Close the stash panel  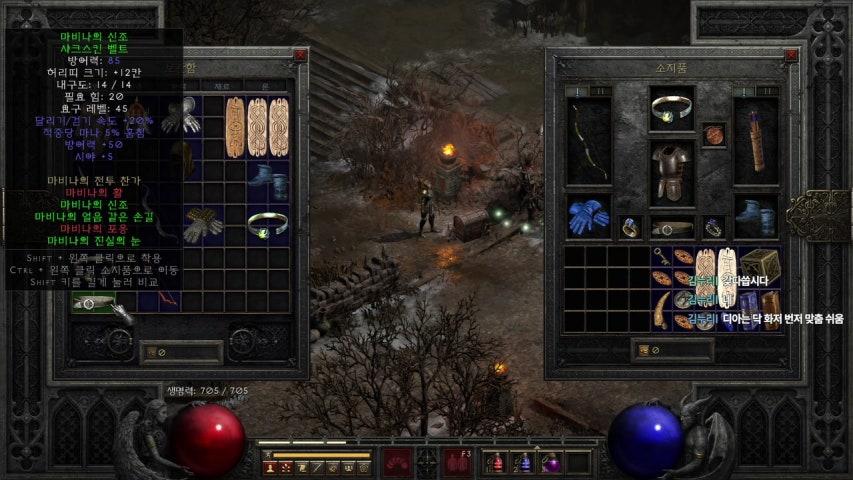coord(300,56)
